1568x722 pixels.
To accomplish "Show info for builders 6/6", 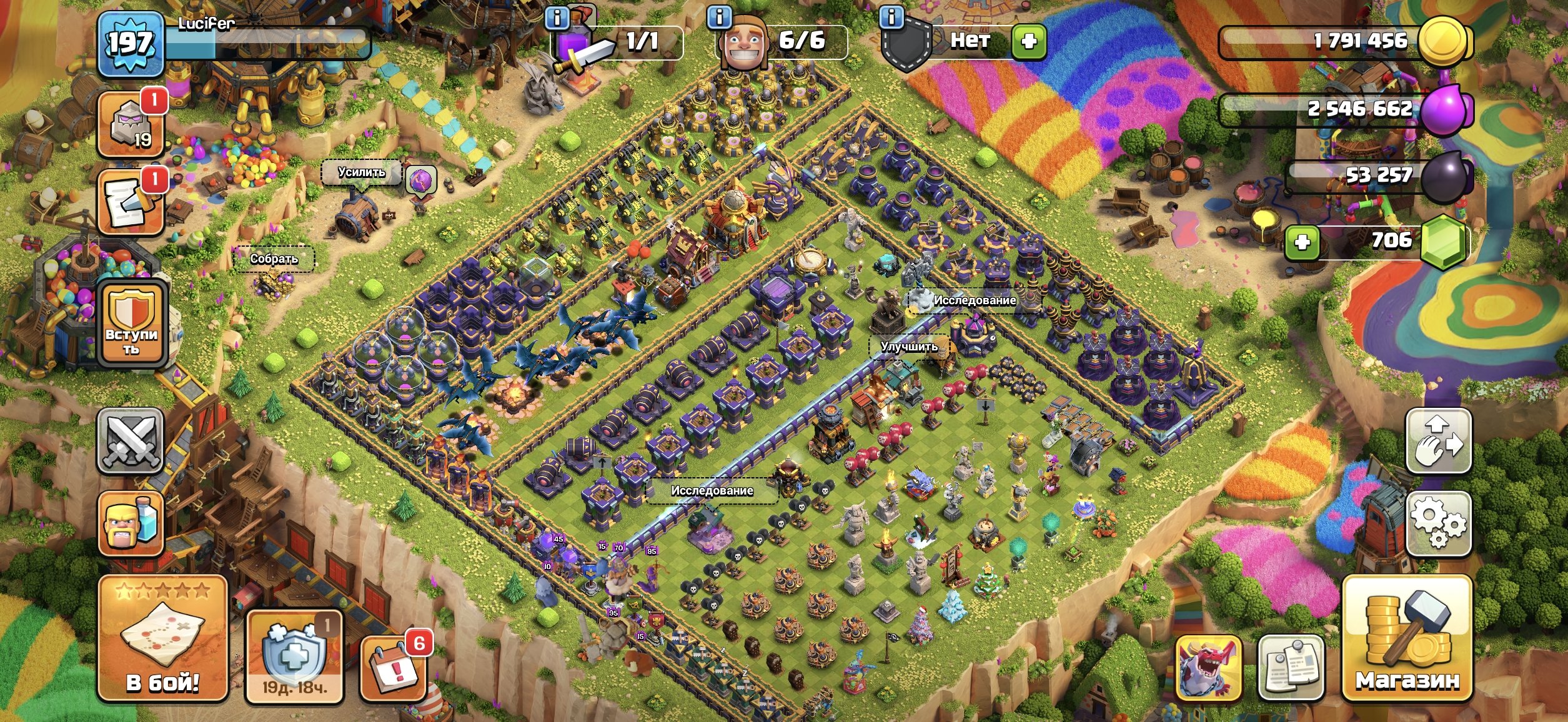I will point(719,17).
